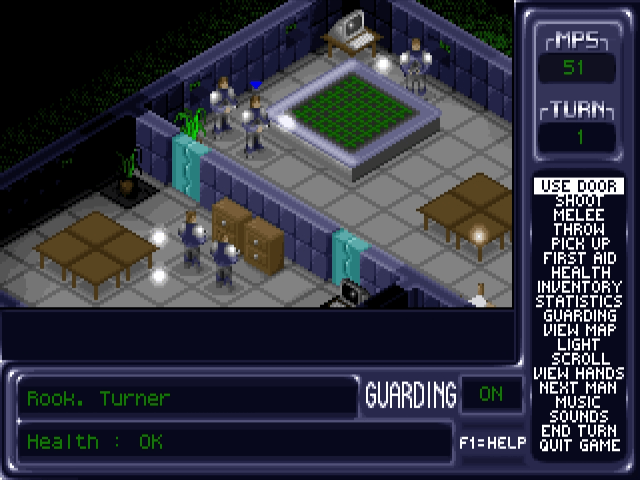Select Pick Up from the command list
This screenshot has width=640, height=480.
(579, 243)
